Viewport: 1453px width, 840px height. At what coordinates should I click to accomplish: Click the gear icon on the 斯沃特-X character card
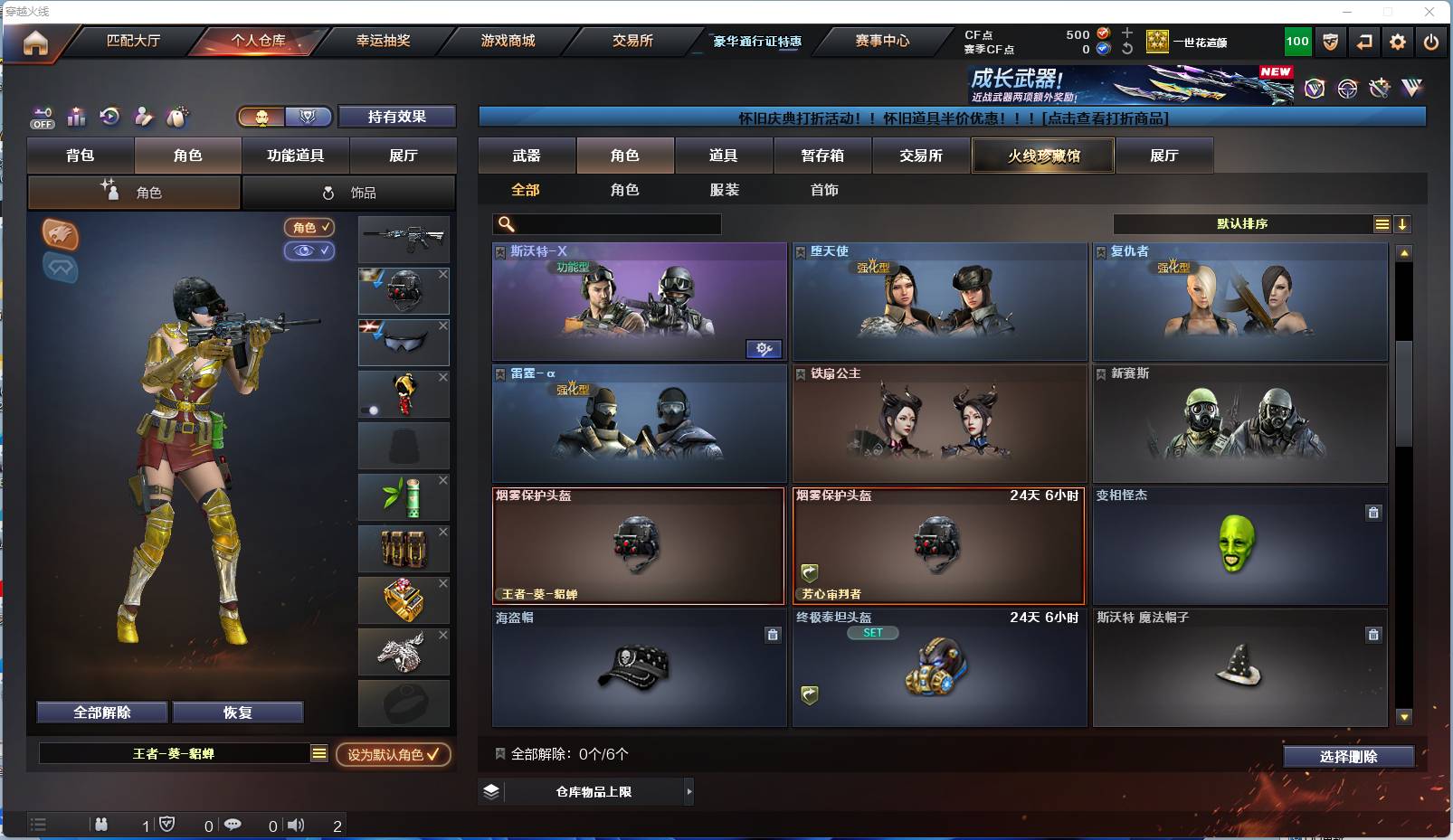click(764, 348)
